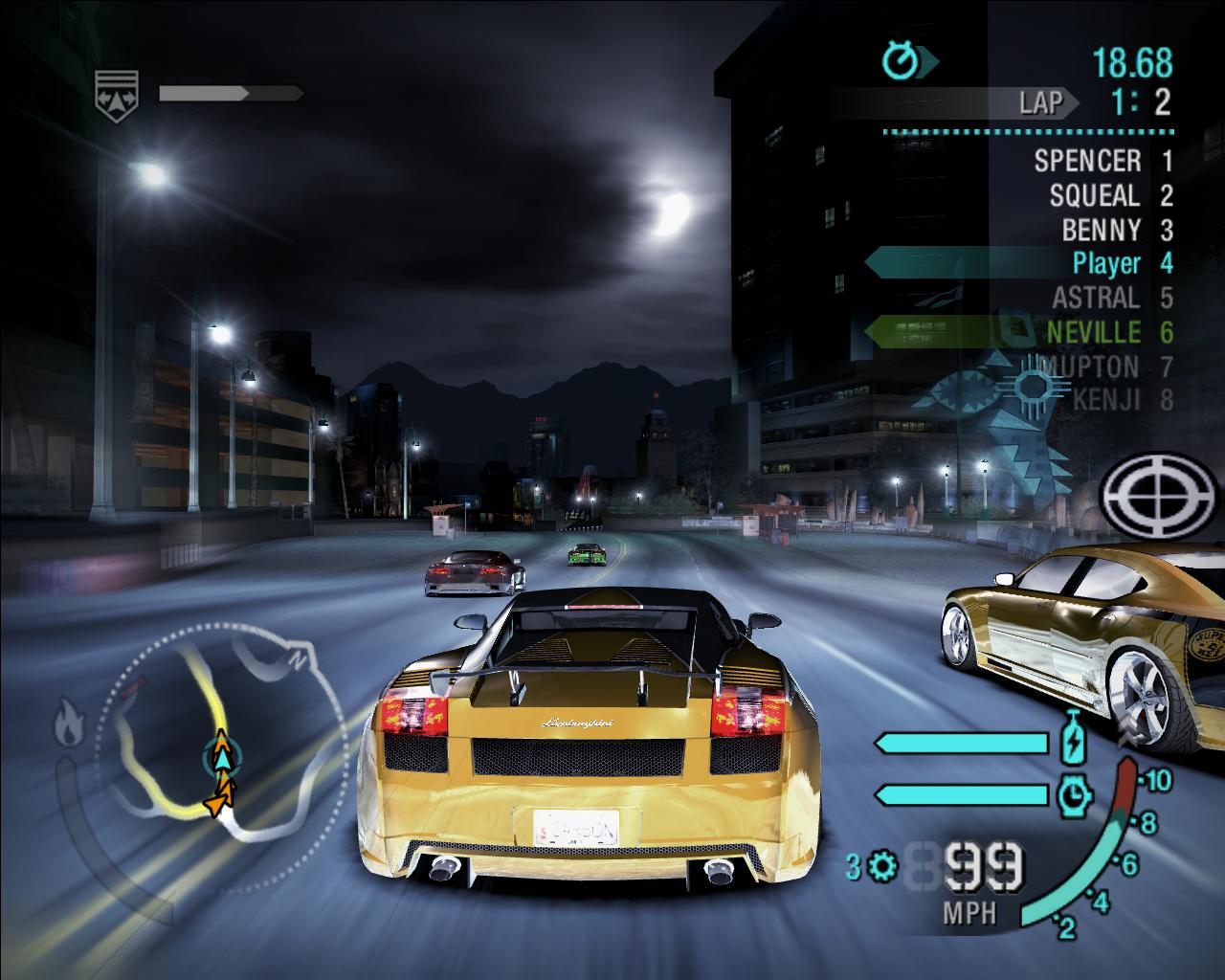
Task: Click the player position arrow on the minimap
Action: (222, 754)
